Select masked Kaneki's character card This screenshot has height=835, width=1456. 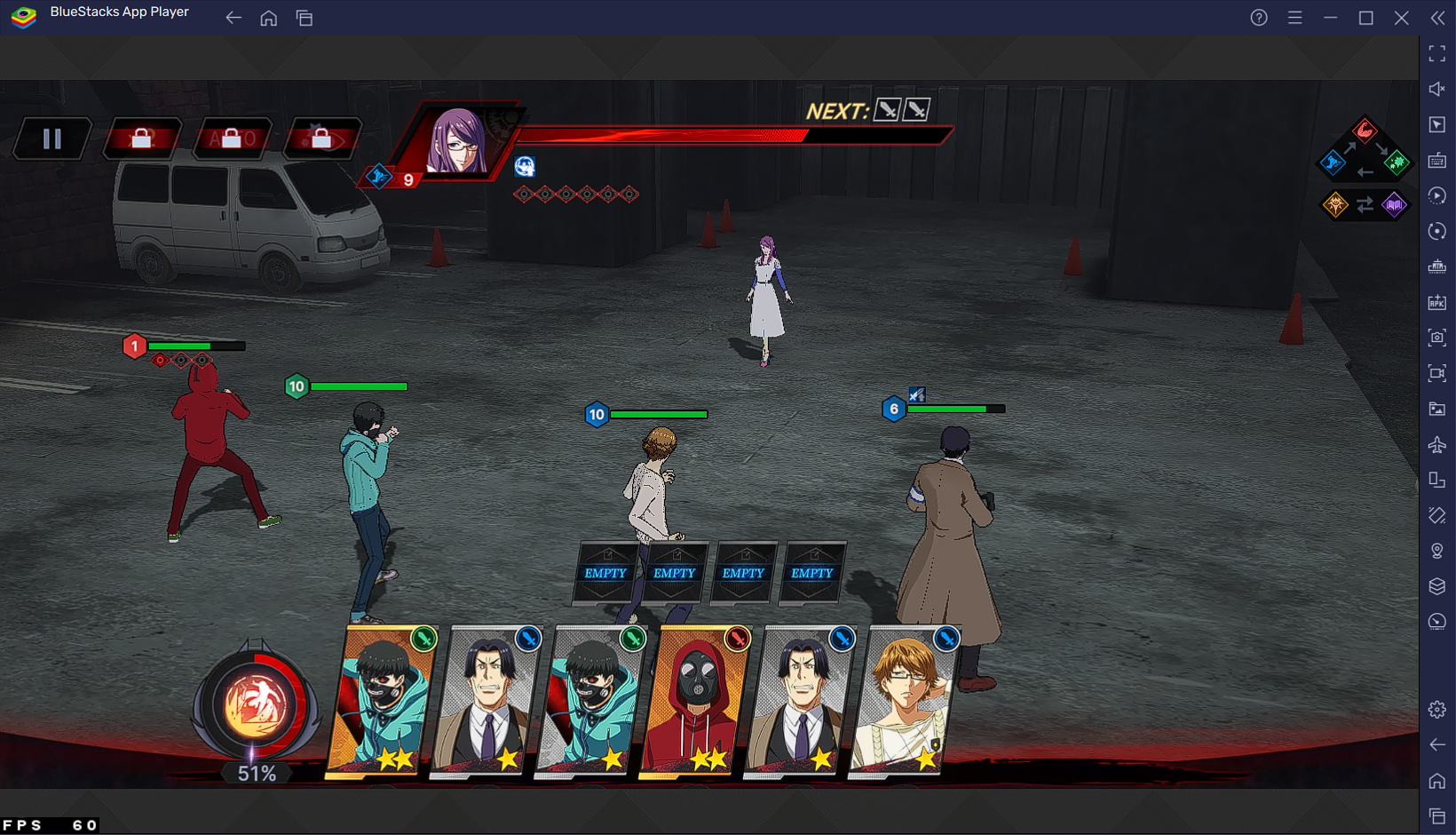[x=381, y=700]
